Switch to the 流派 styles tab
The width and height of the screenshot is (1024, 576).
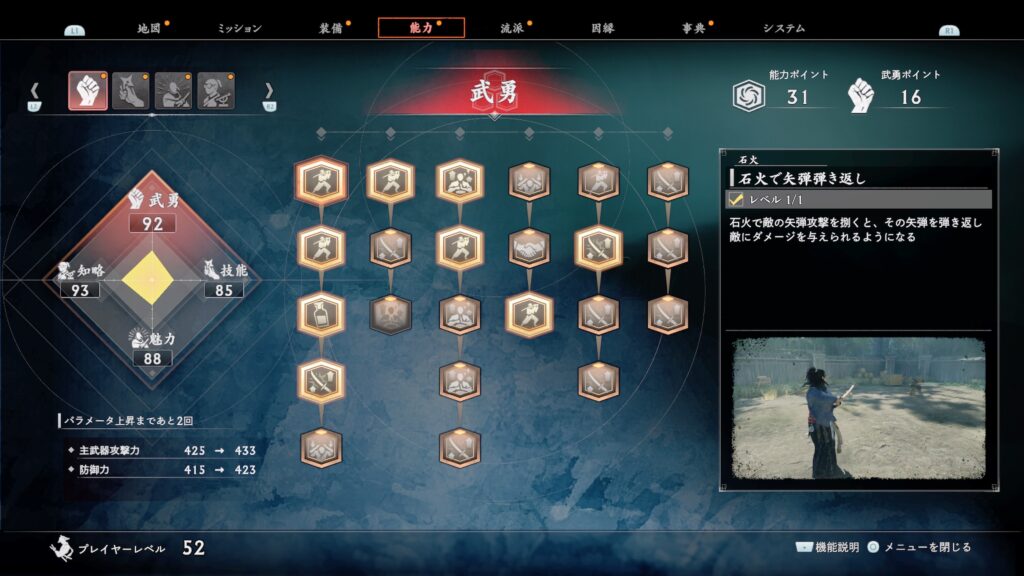[x=512, y=28]
